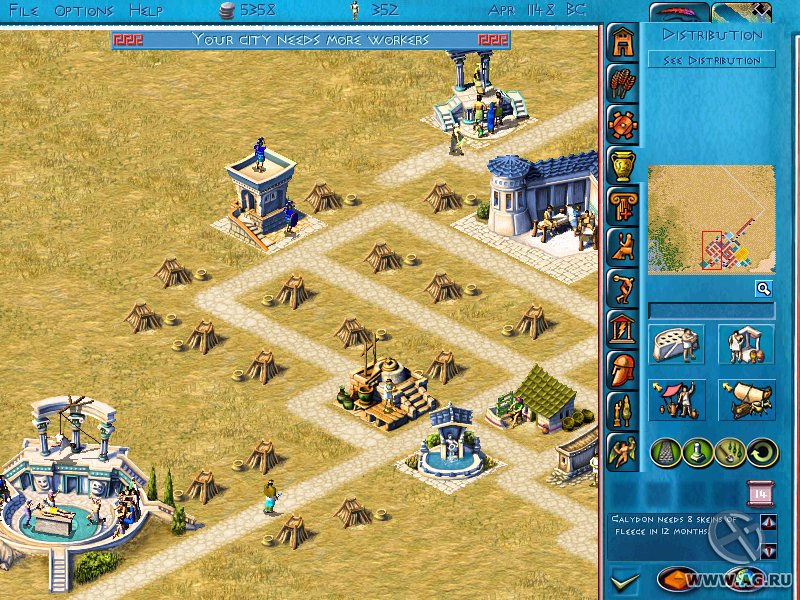
Task: Open the message scroll showing 14
Action: click(758, 493)
